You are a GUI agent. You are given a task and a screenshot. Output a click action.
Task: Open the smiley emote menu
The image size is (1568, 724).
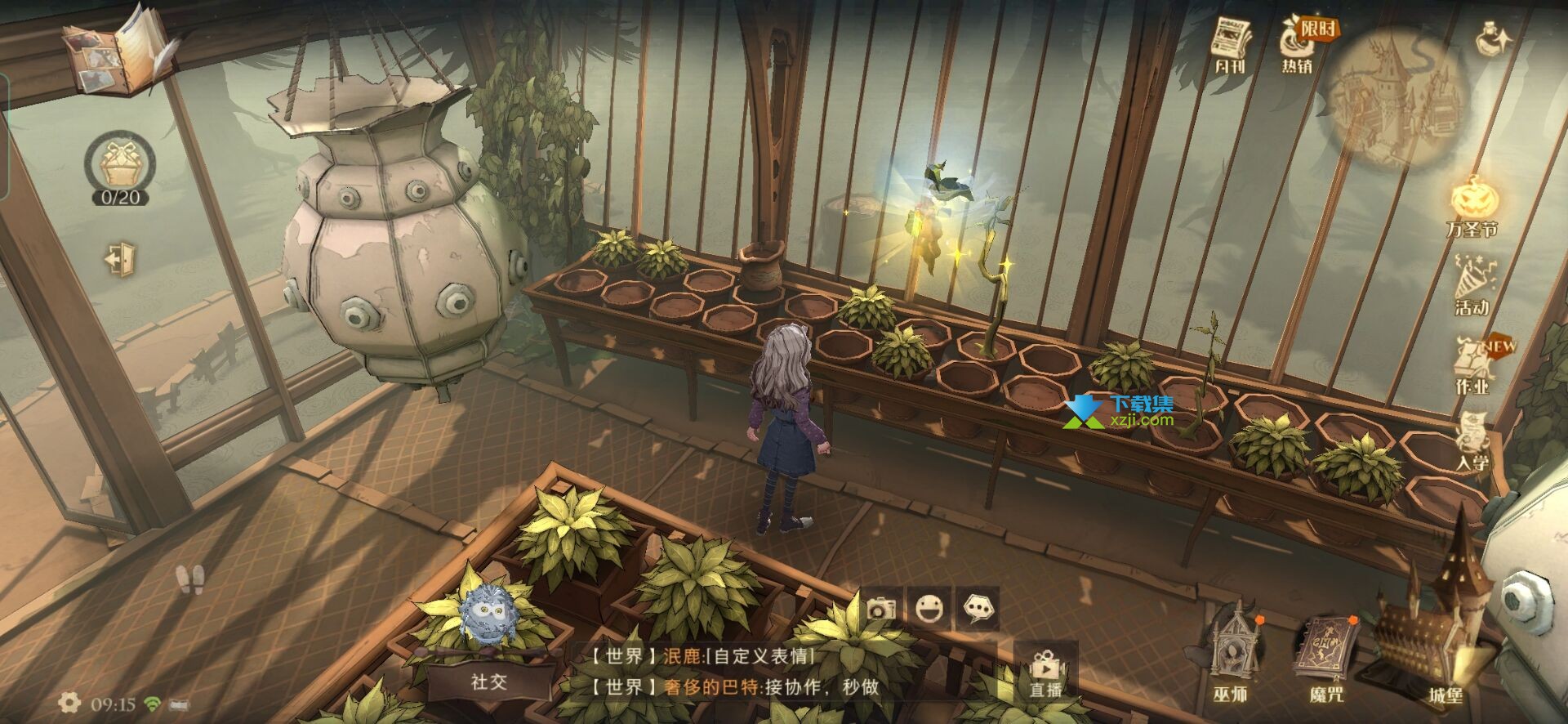click(929, 609)
